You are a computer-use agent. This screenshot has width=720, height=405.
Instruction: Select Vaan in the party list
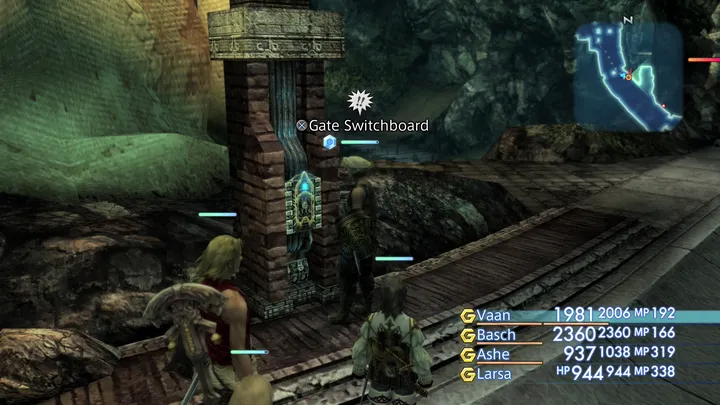[x=493, y=315]
